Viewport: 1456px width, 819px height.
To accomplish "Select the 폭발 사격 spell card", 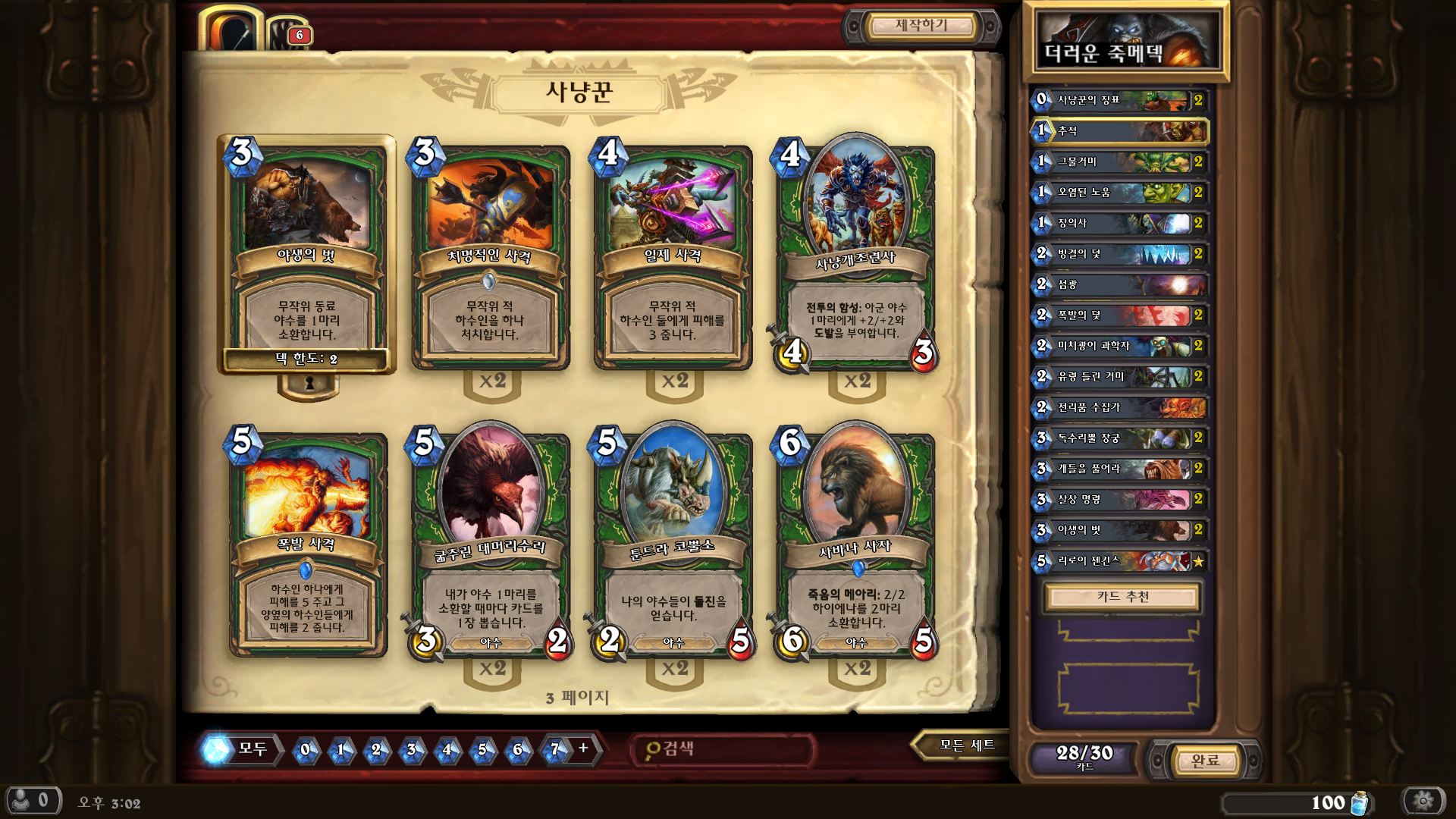I will 307,544.
